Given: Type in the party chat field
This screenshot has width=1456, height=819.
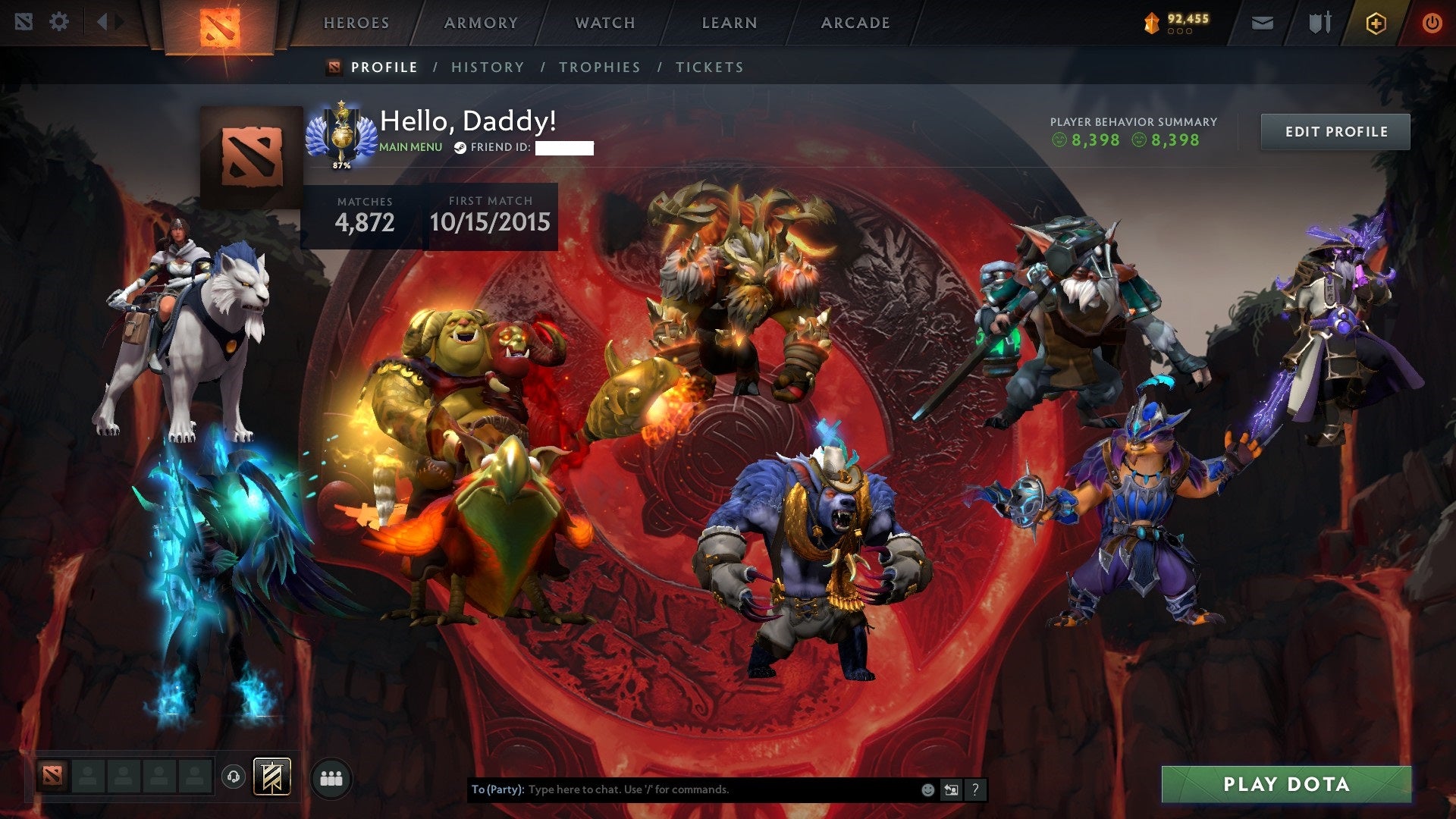Looking at the screenshot, I should tap(682, 789).
